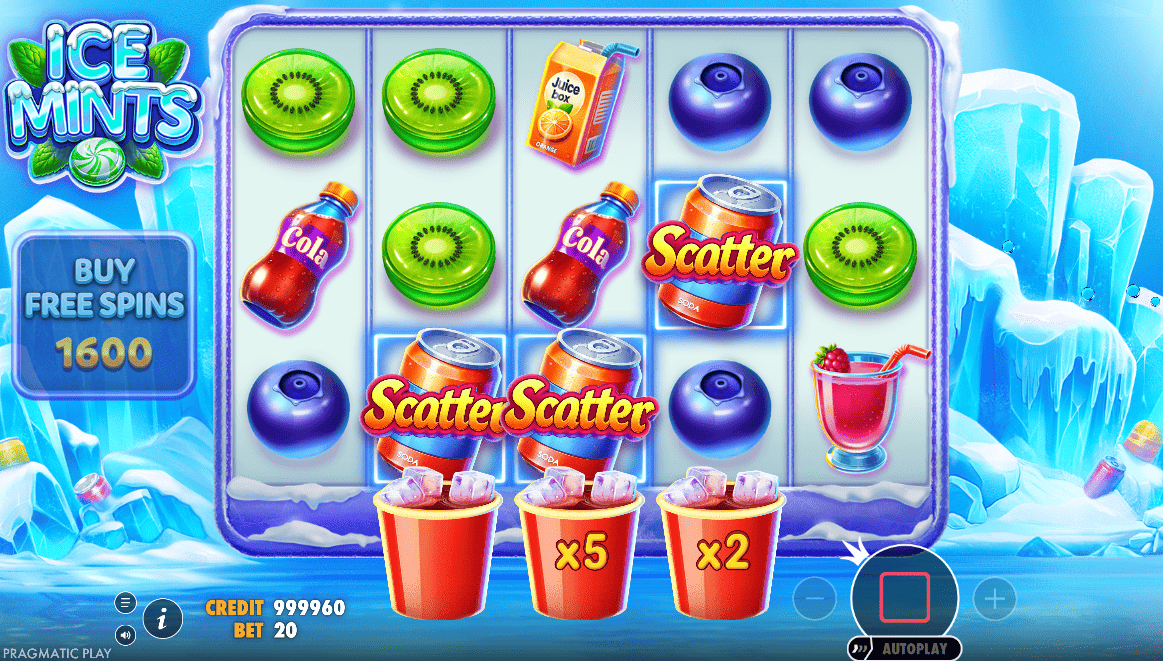
Task: Stop the spin with the red square button
Action: coord(905,597)
